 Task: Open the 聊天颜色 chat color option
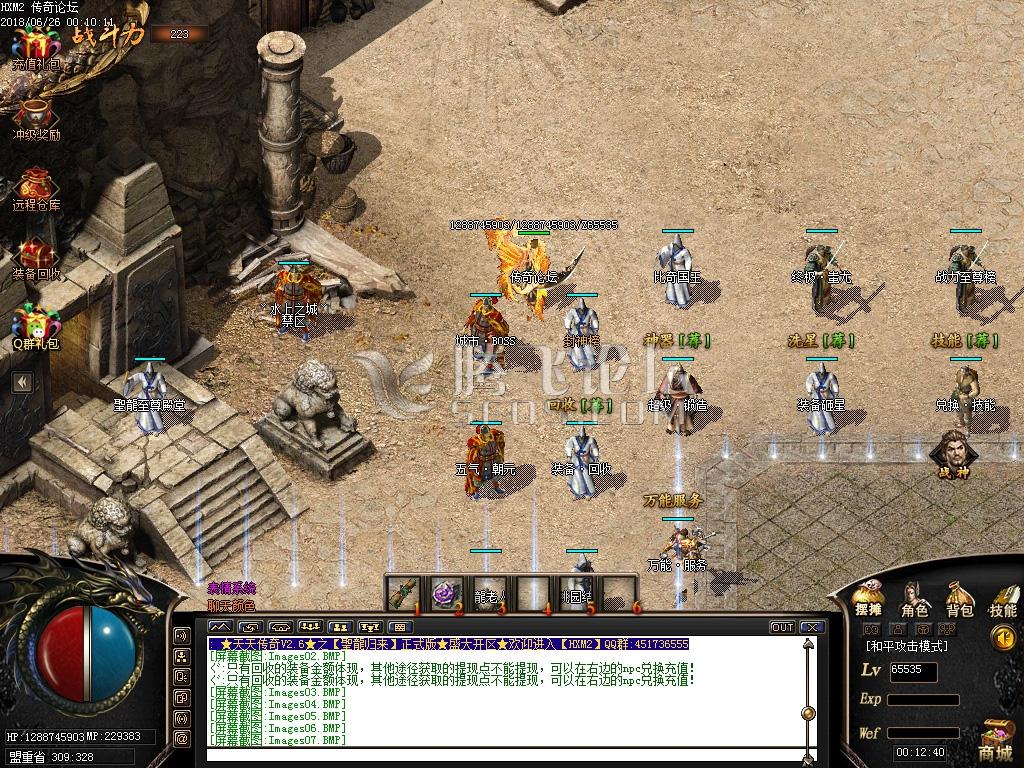tap(231, 604)
